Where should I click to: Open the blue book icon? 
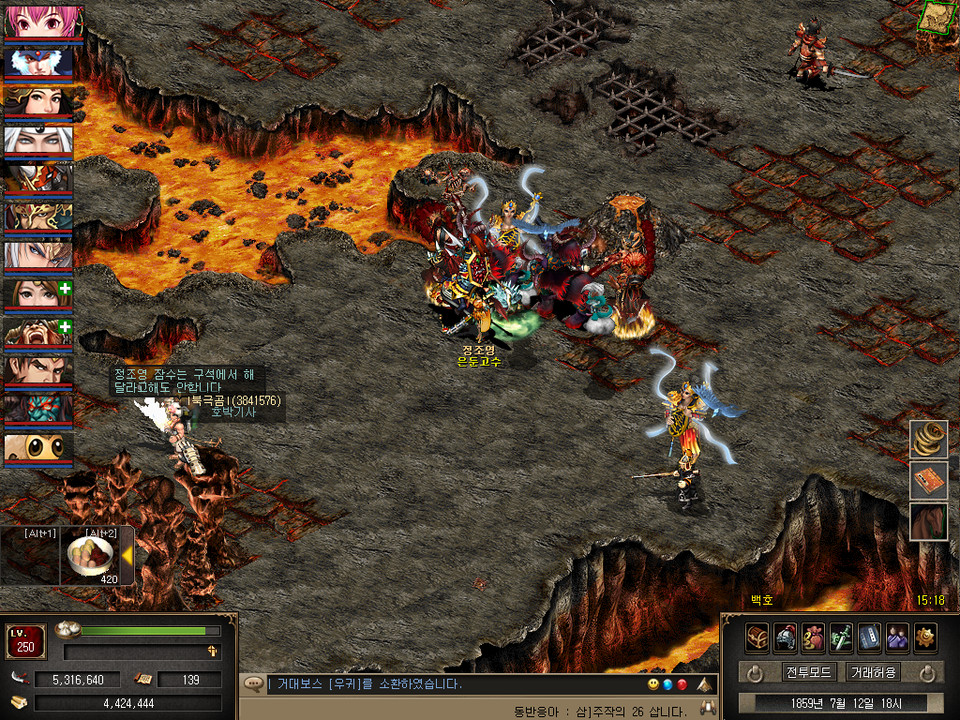pos(869,637)
